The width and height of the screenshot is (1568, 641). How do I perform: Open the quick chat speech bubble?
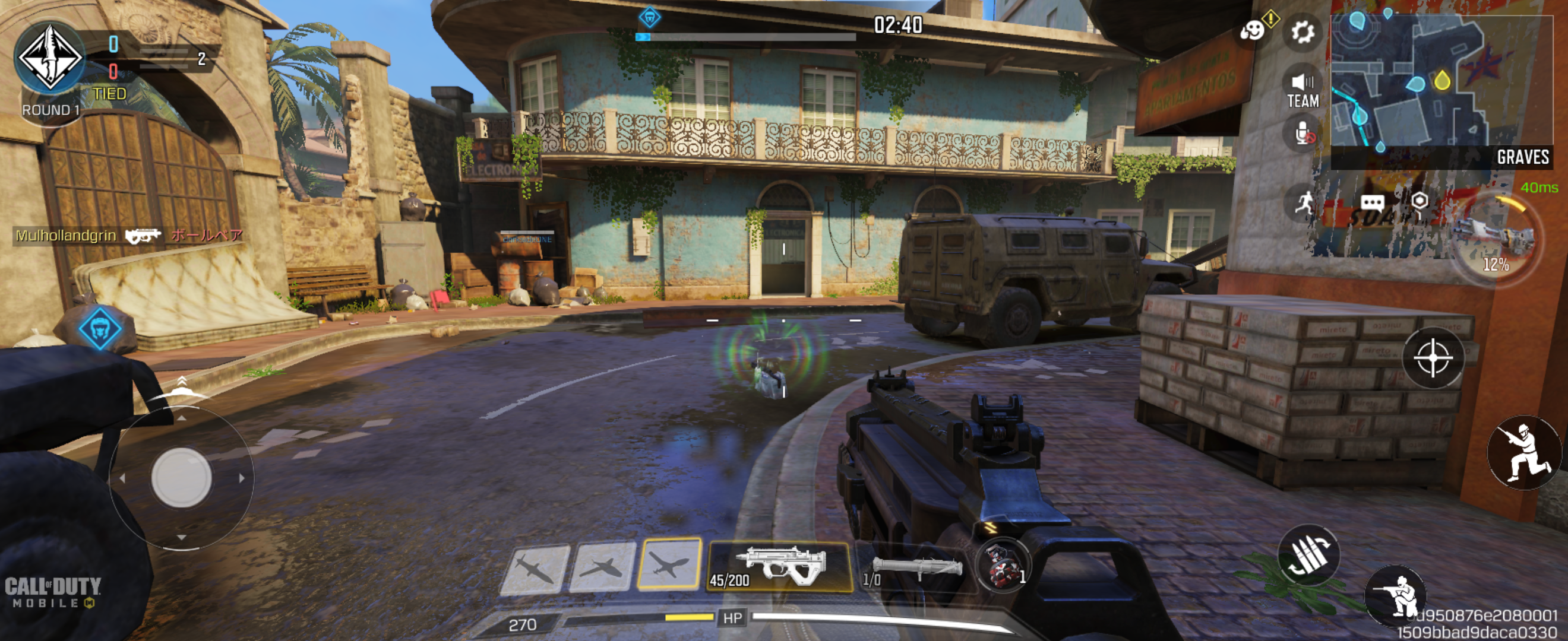tap(1372, 203)
